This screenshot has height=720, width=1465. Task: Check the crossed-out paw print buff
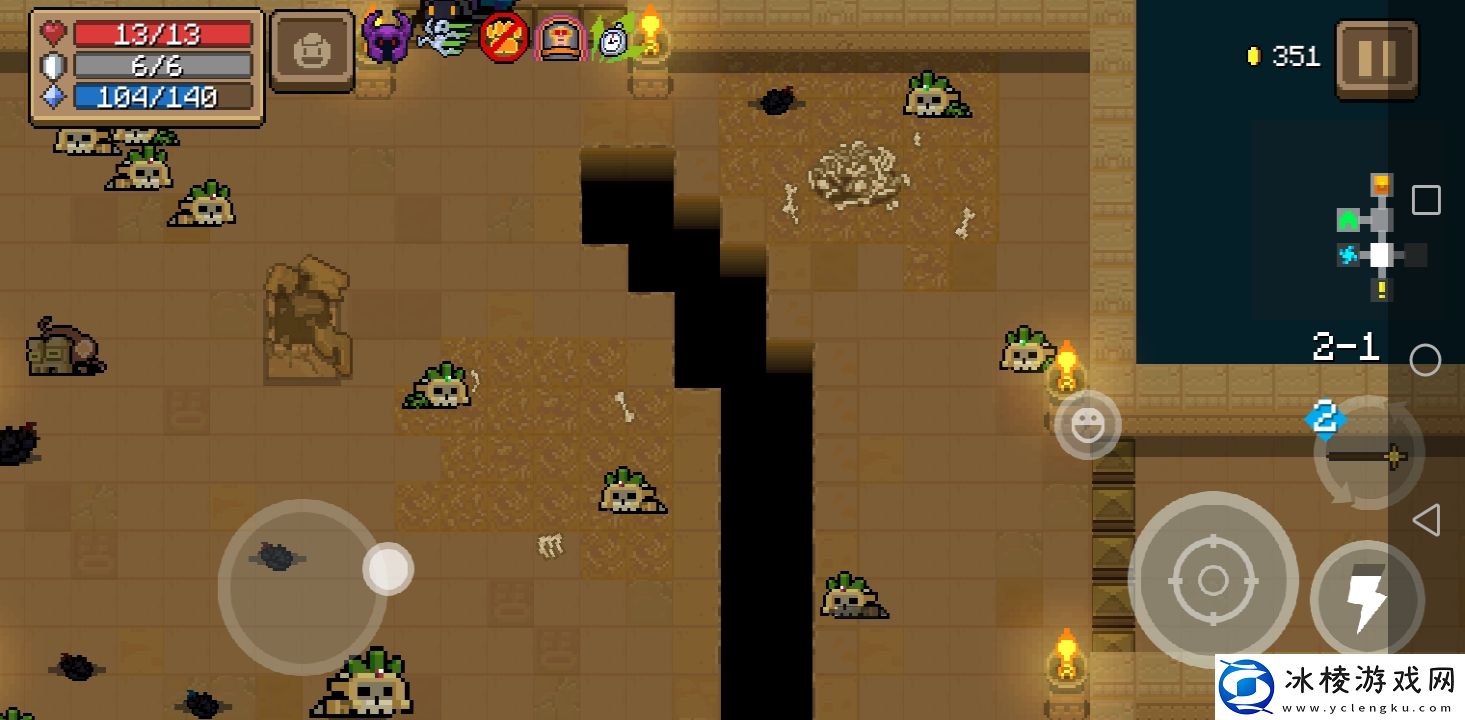tap(503, 39)
